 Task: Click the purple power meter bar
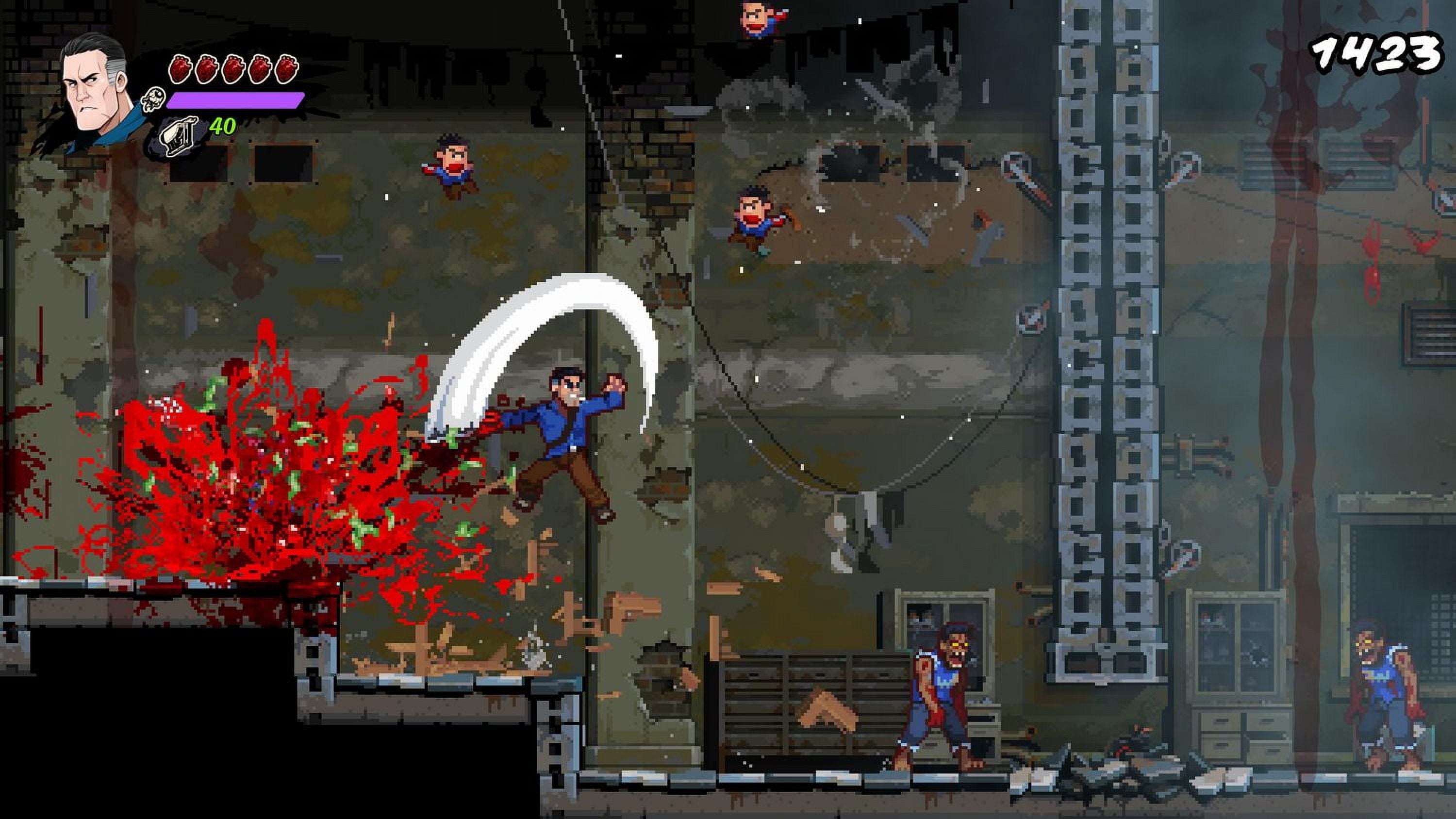[232, 100]
